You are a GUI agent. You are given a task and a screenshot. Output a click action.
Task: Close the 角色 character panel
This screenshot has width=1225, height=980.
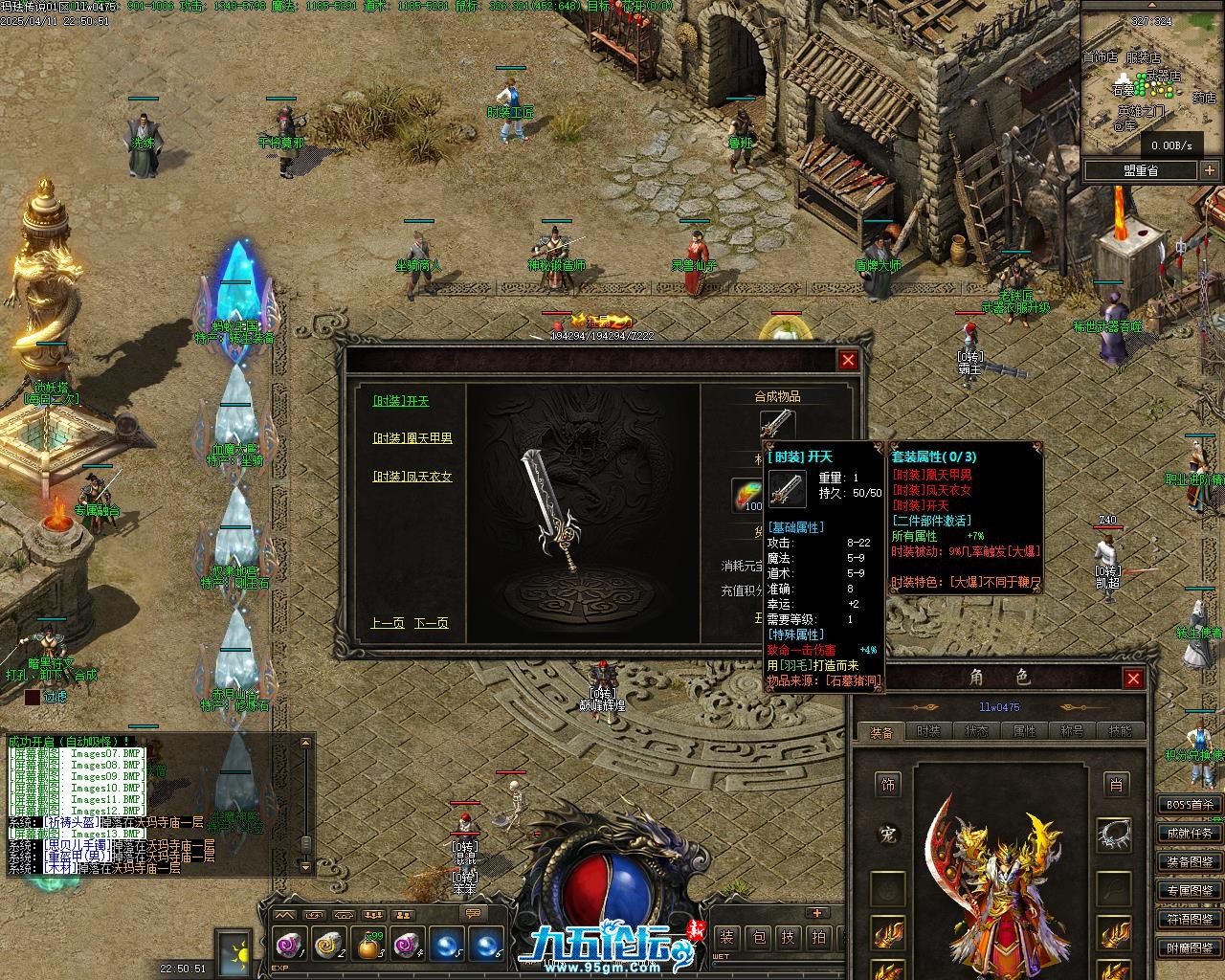pyautogui.click(x=1133, y=679)
